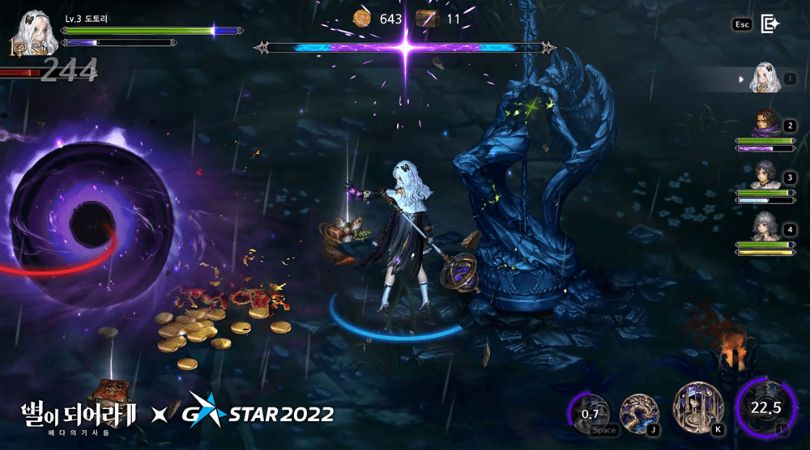Select the white-haired party member portrait

(765, 78)
